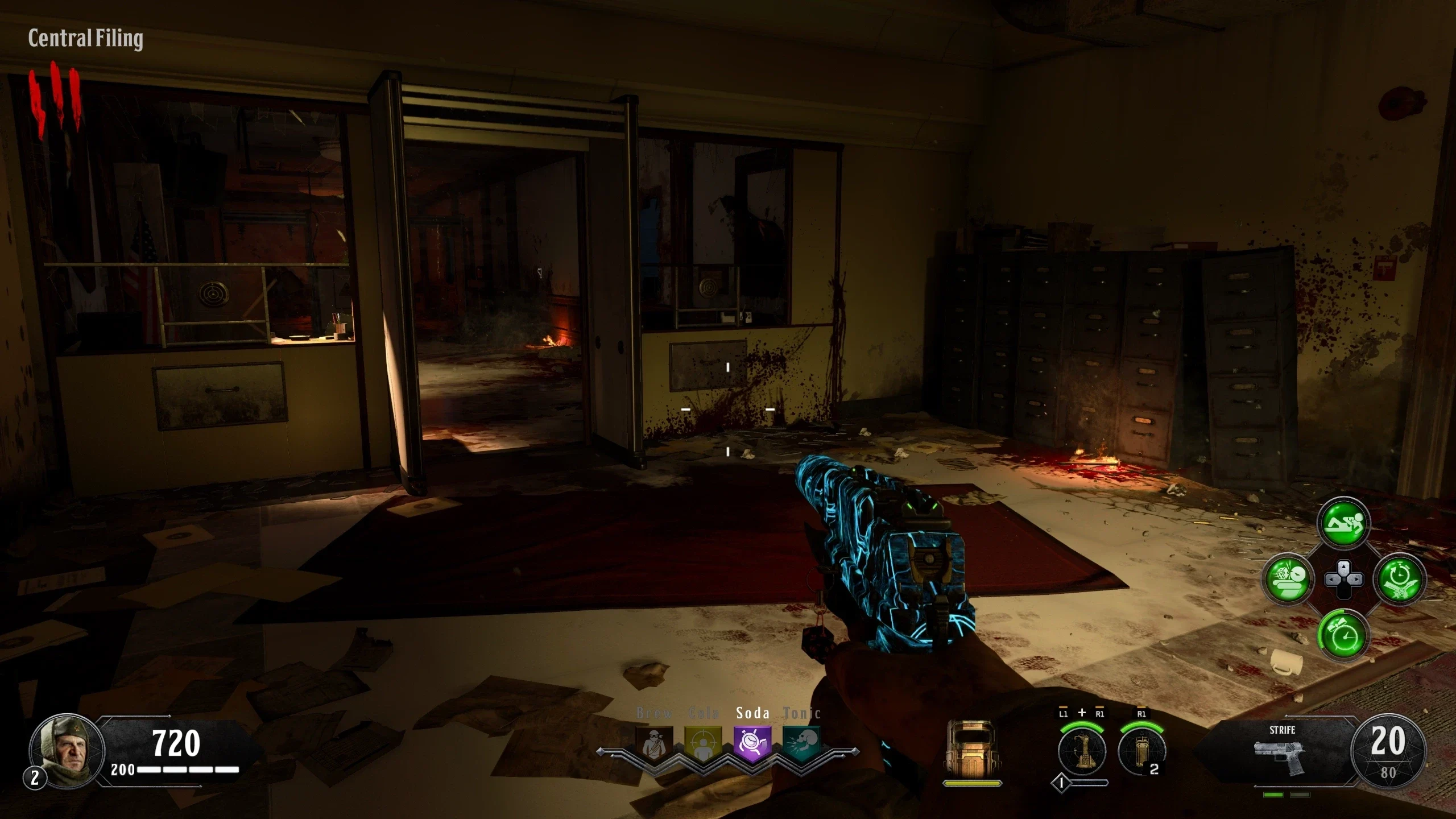This screenshot has width=1456, height=819.
Task: Click the riot shield equipment icon
Action: [x=971, y=748]
